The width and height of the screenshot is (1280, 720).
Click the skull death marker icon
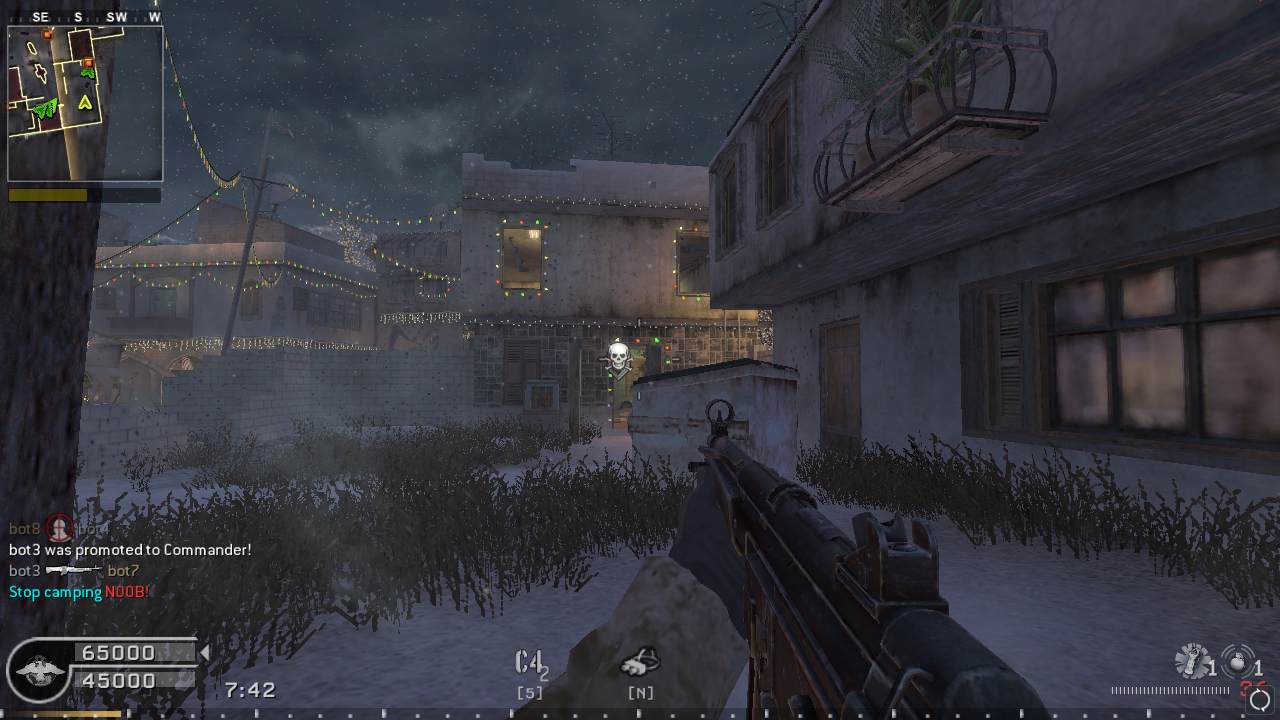click(x=618, y=356)
